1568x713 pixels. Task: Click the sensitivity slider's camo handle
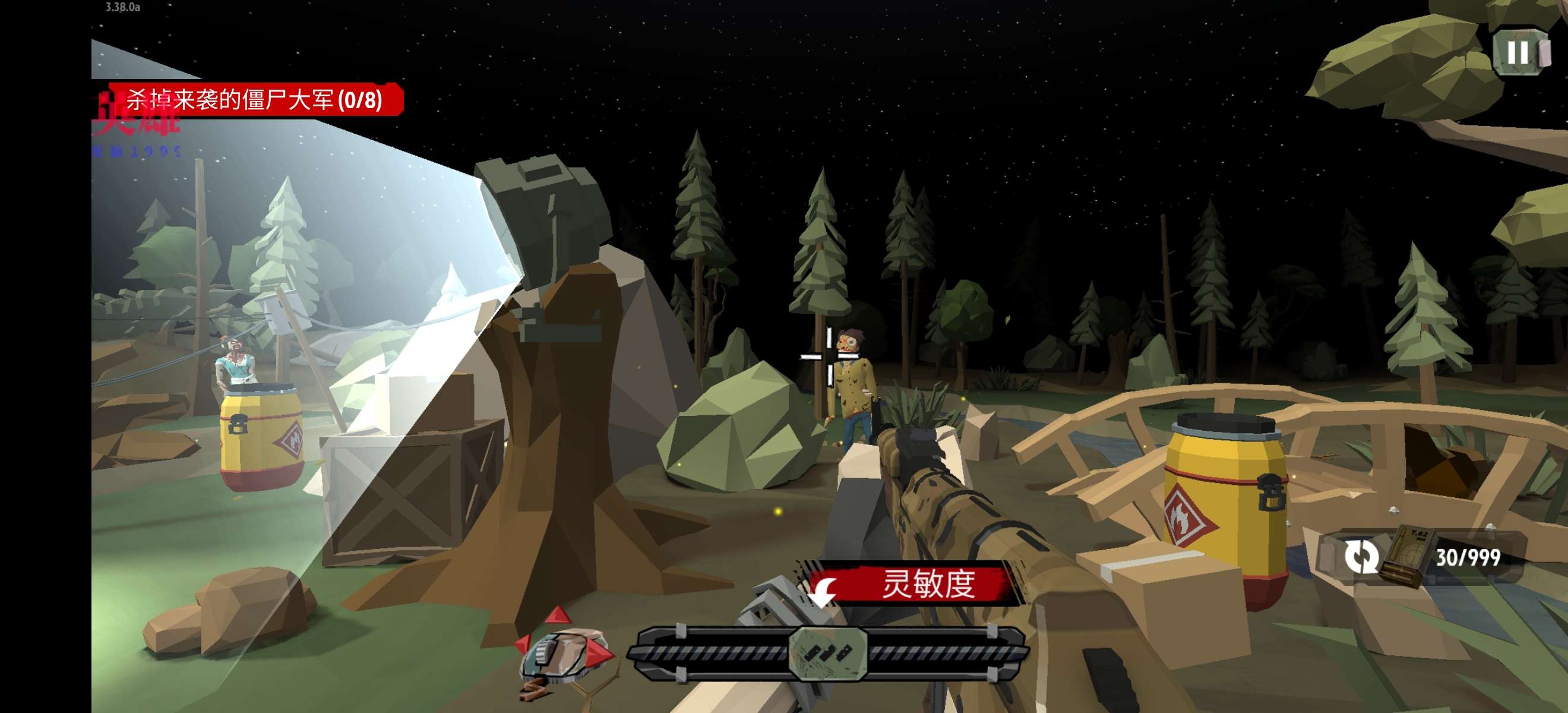tap(828, 652)
